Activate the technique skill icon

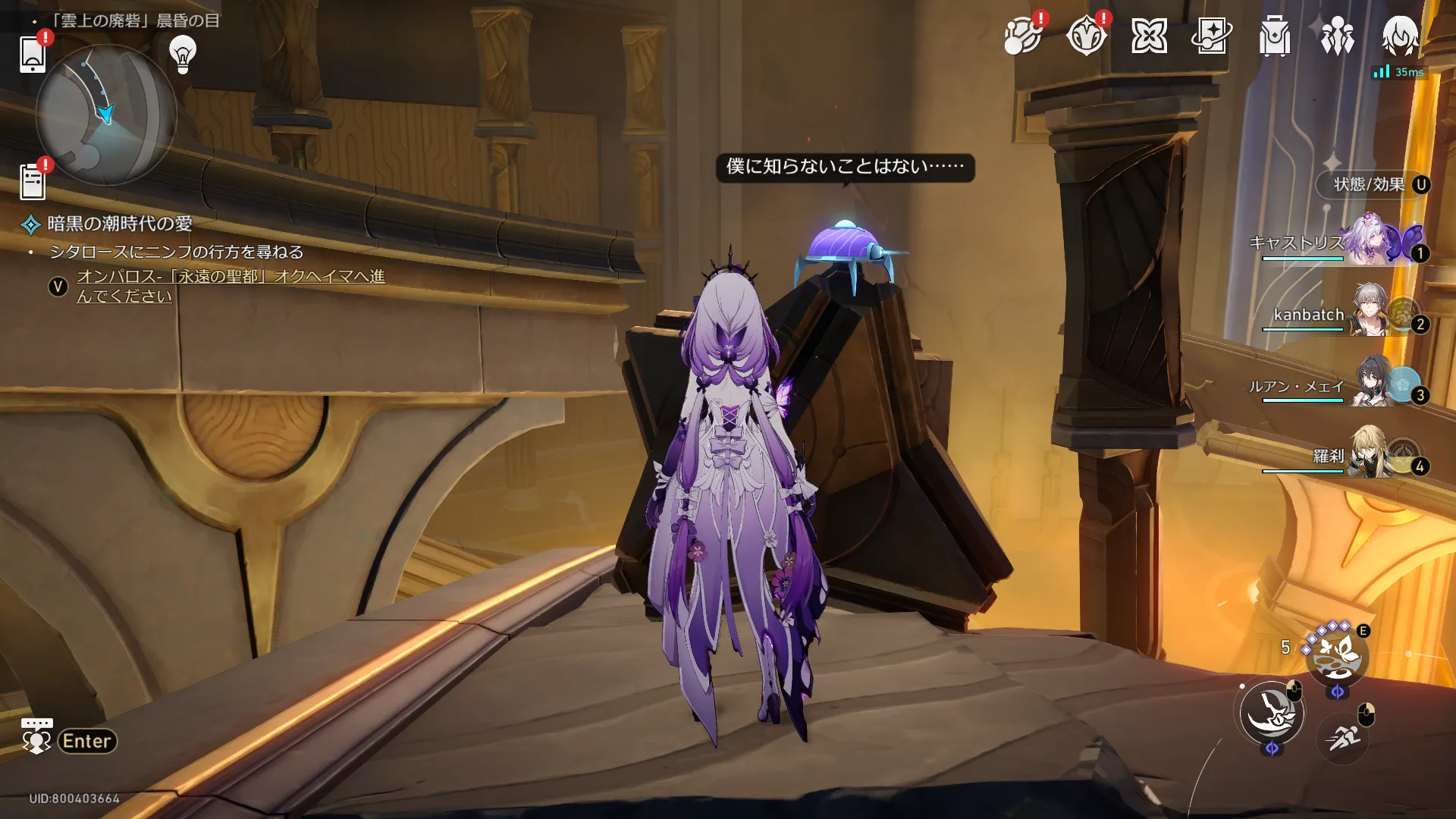1336,654
